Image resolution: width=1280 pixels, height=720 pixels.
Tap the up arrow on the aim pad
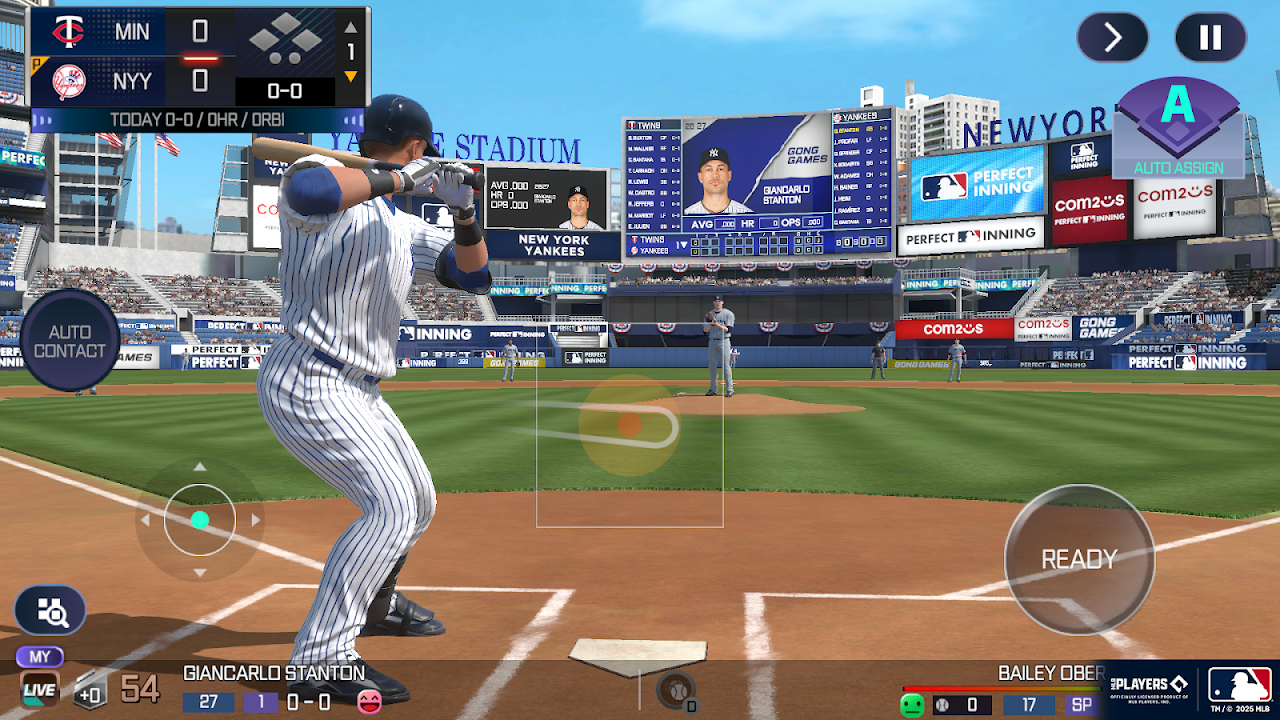pos(200,467)
